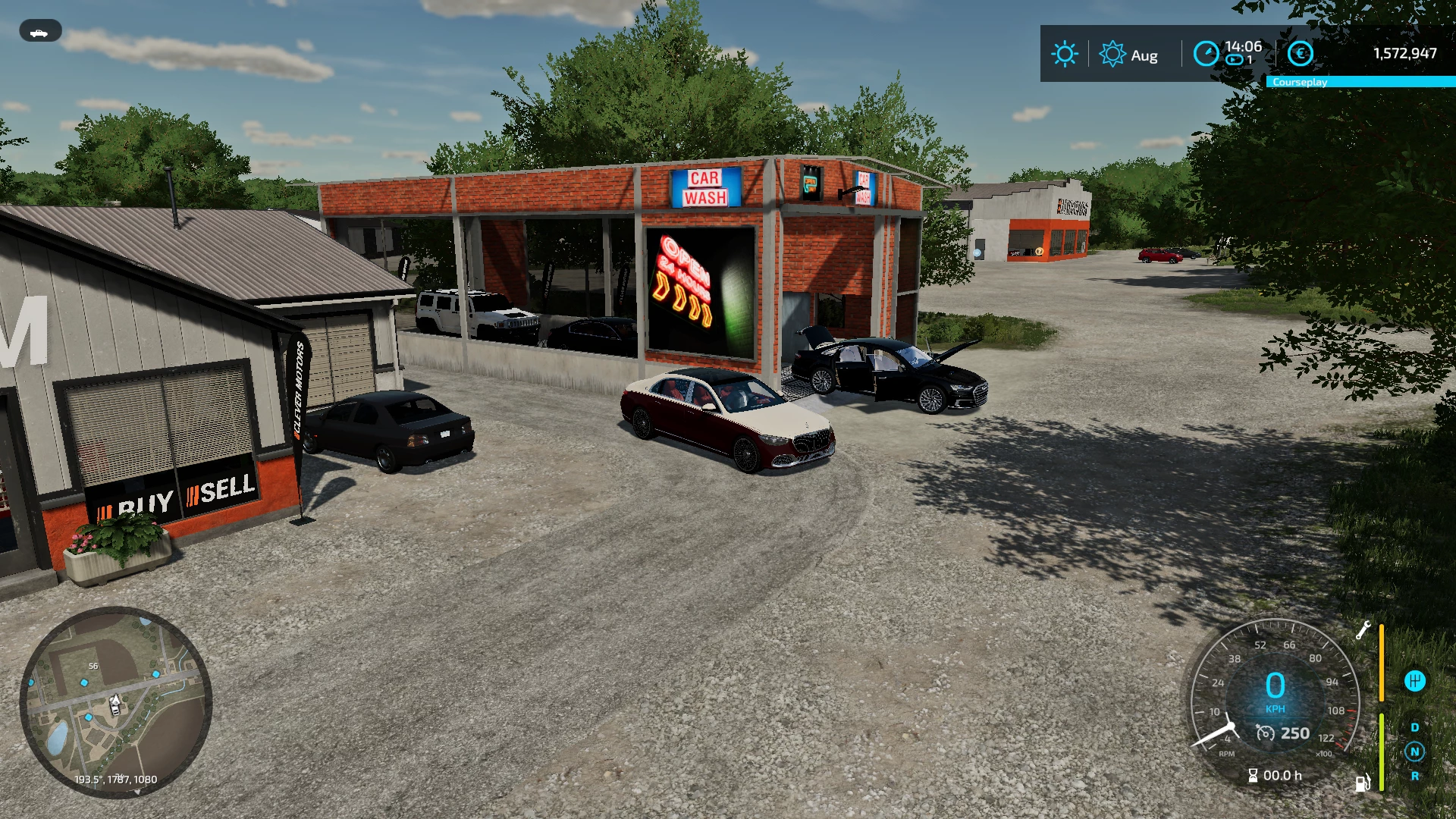Open the circular minimap

pos(115,701)
